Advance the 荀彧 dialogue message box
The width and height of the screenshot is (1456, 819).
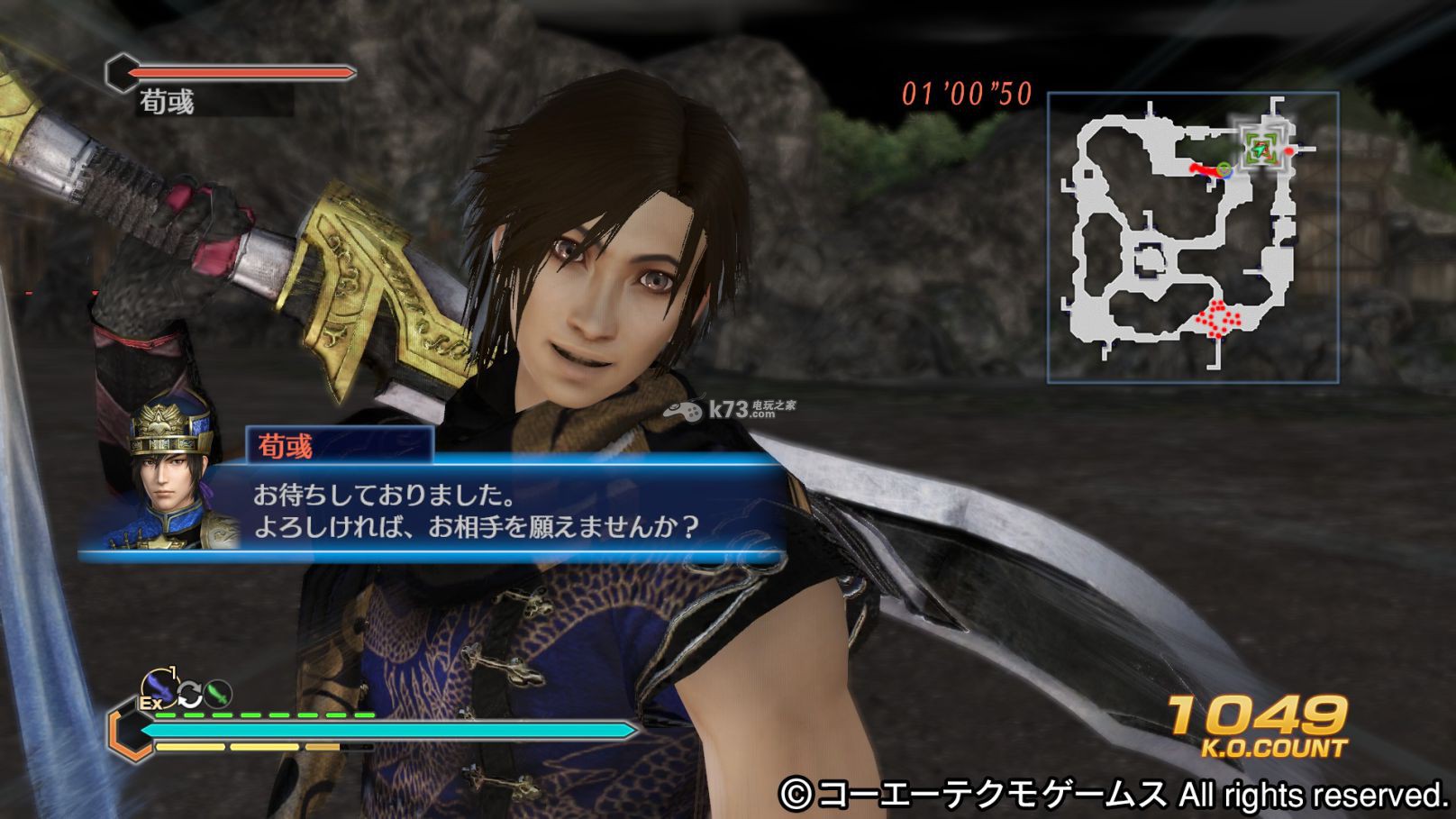[505, 510]
